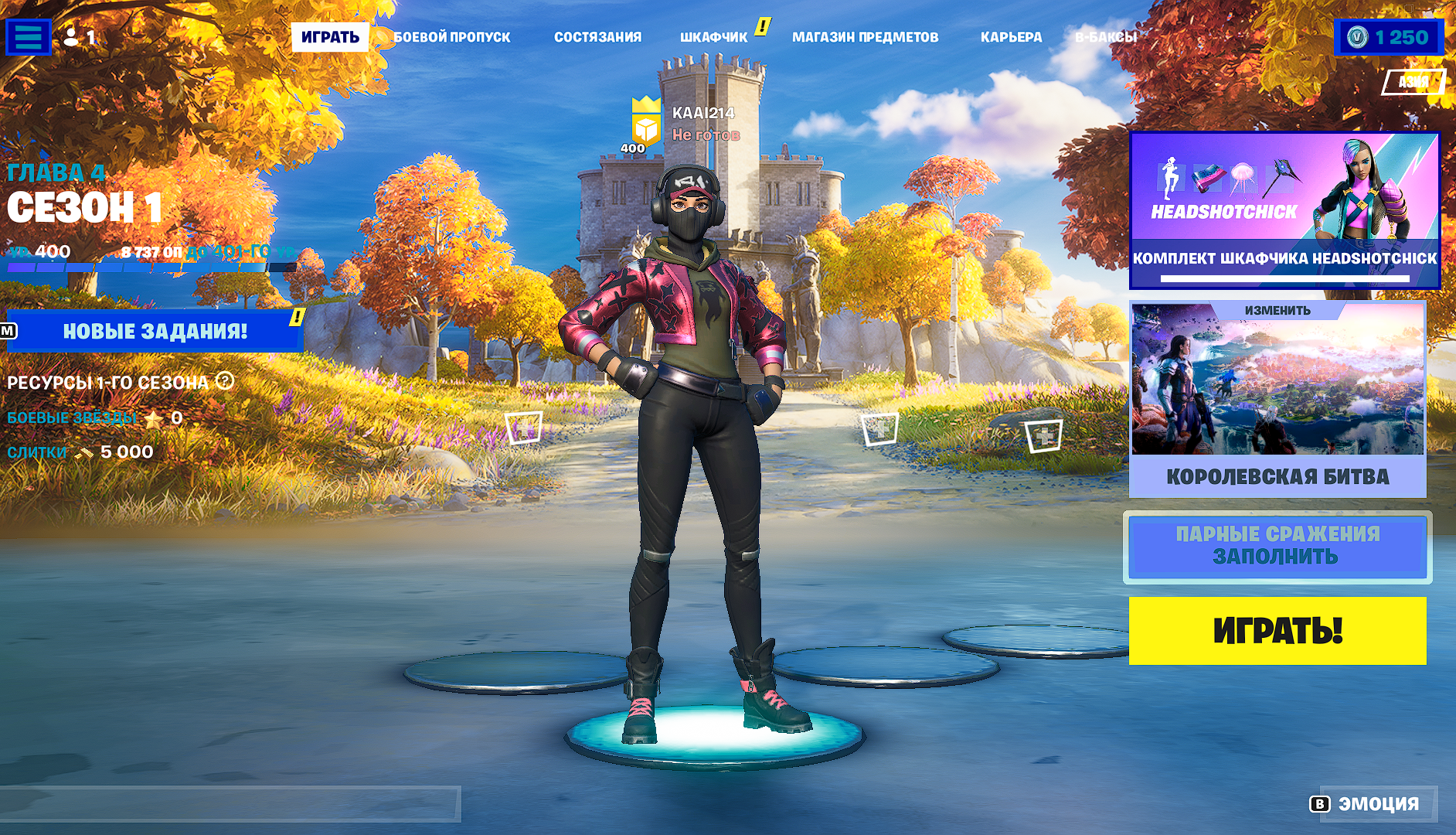
Task: Click the KAAI214 player banner
Action: coord(684,124)
